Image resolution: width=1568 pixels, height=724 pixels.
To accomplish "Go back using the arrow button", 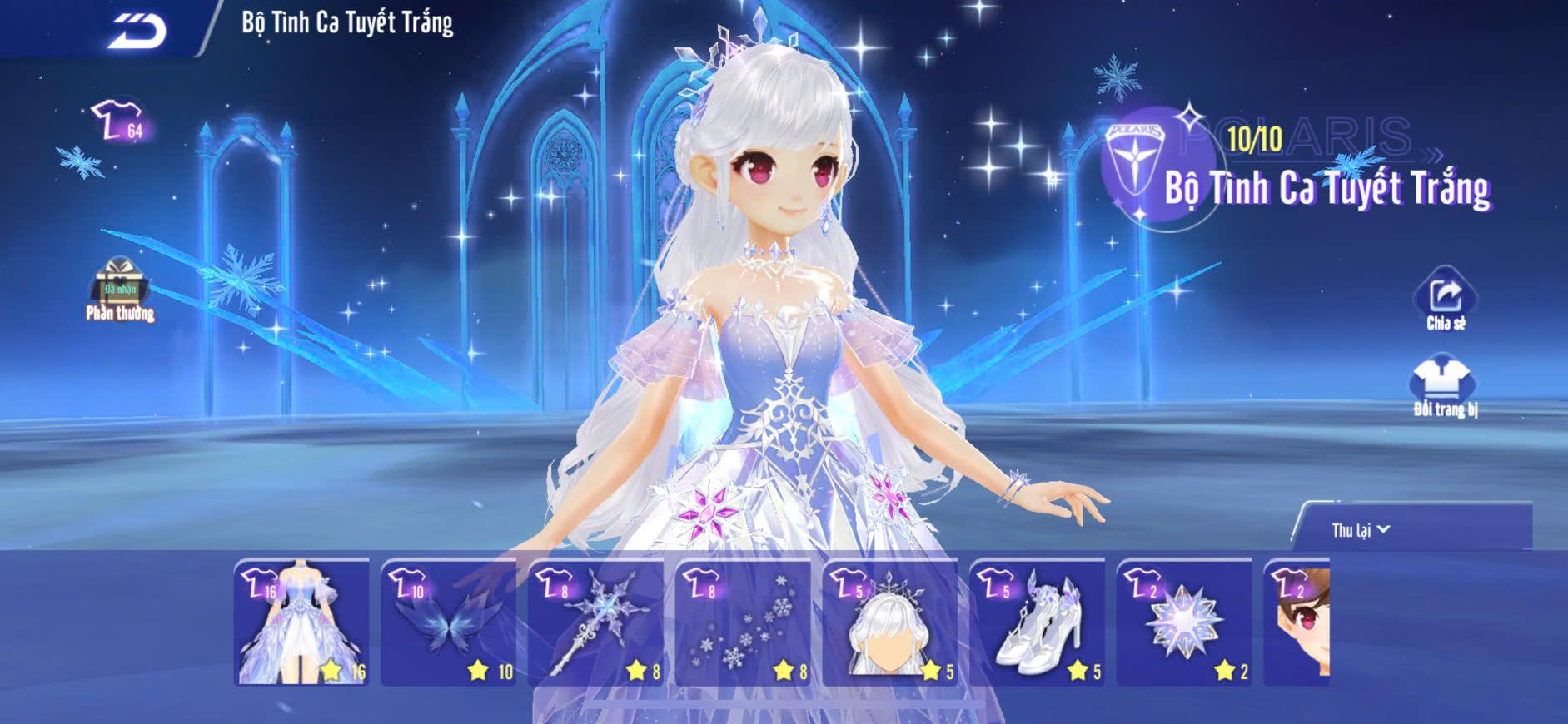I will pos(137,30).
